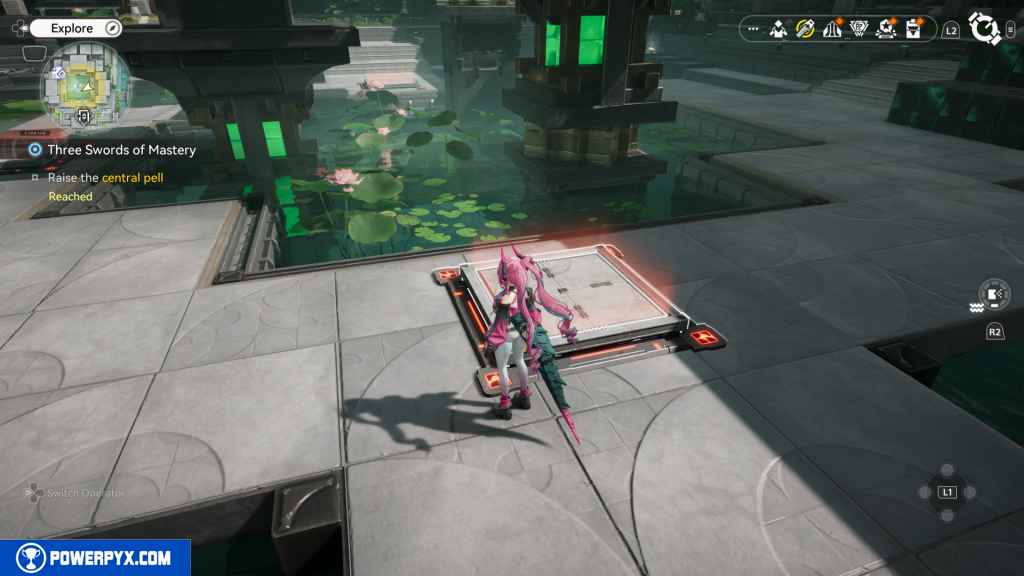
Task: Activate the round gadget icon at right edge
Action: coord(994,294)
